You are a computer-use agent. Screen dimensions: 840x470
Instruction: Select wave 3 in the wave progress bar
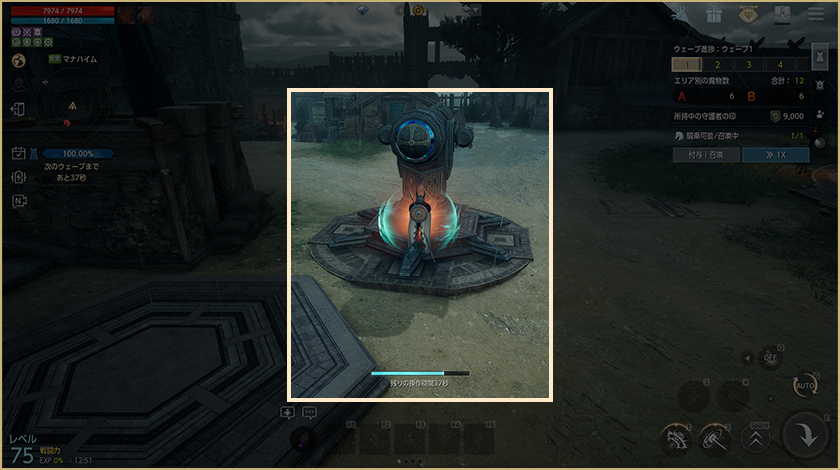pos(749,64)
